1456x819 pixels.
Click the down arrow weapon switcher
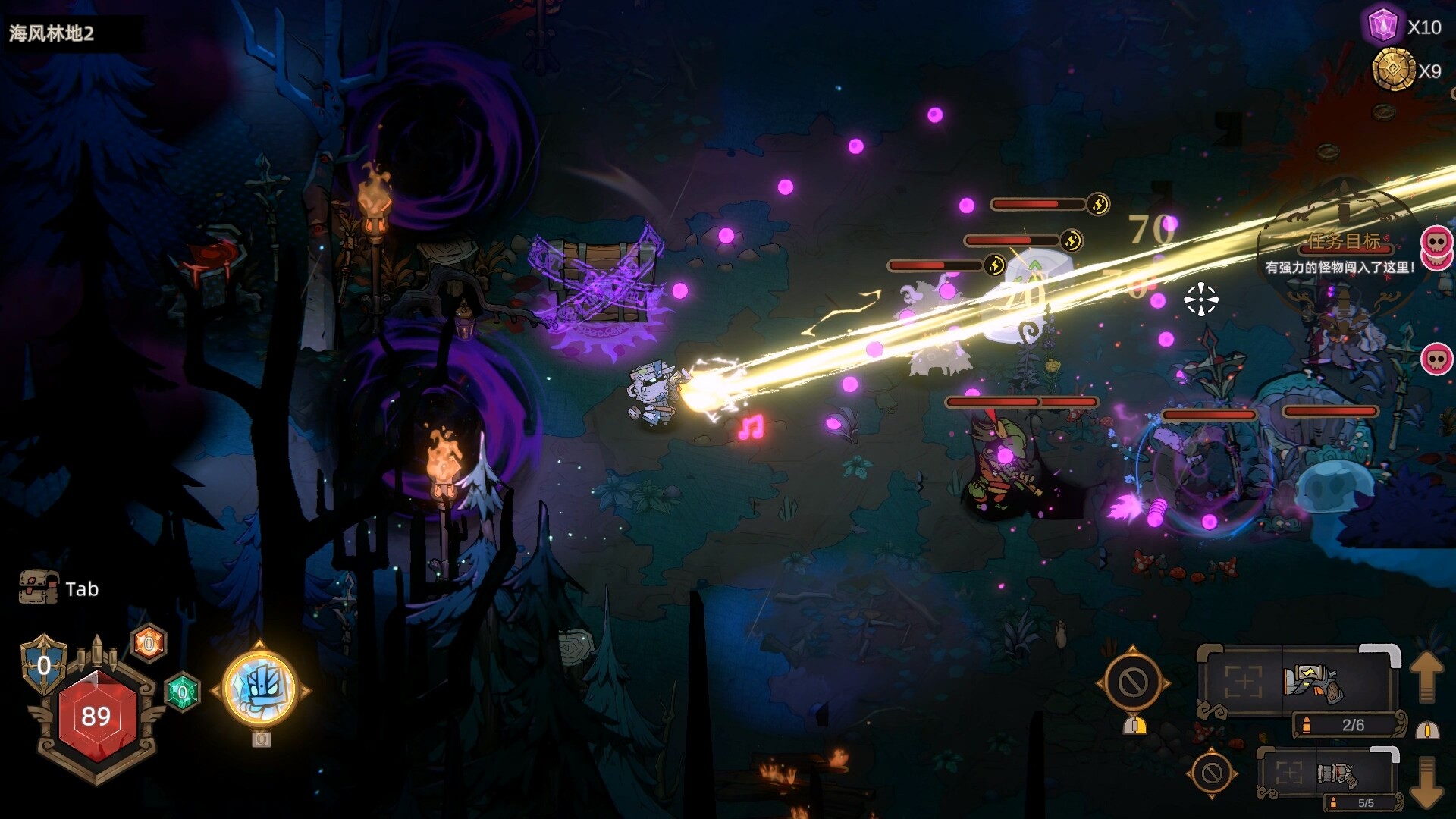[x=1426, y=781]
